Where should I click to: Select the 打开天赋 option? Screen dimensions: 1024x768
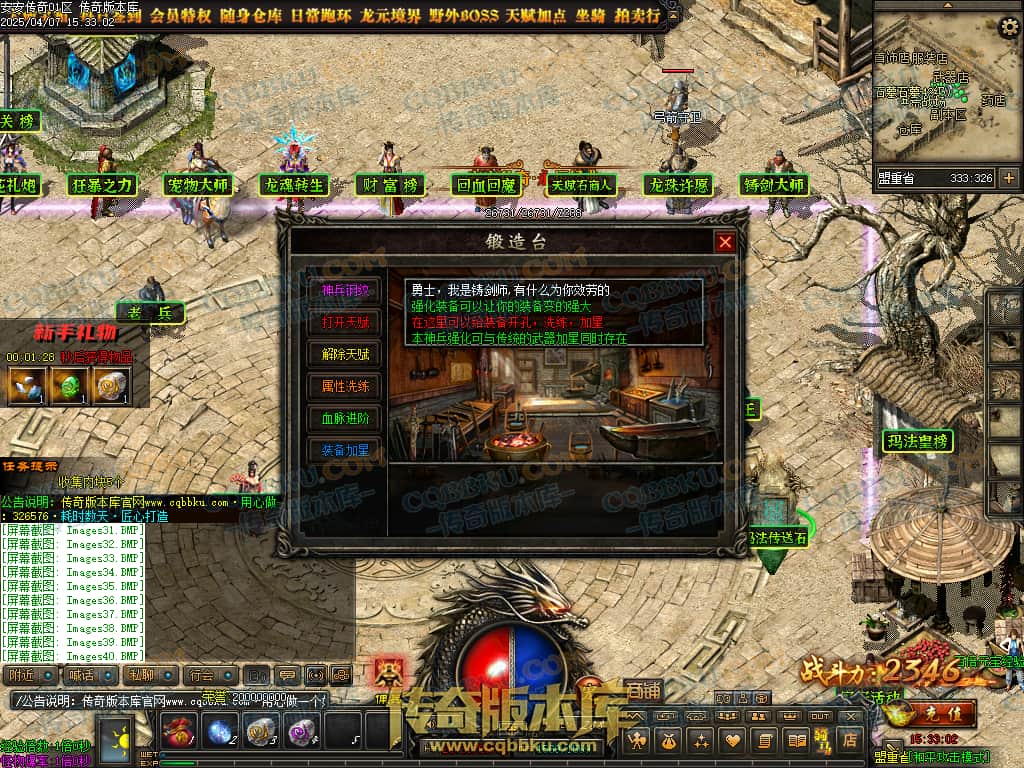tap(345, 322)
